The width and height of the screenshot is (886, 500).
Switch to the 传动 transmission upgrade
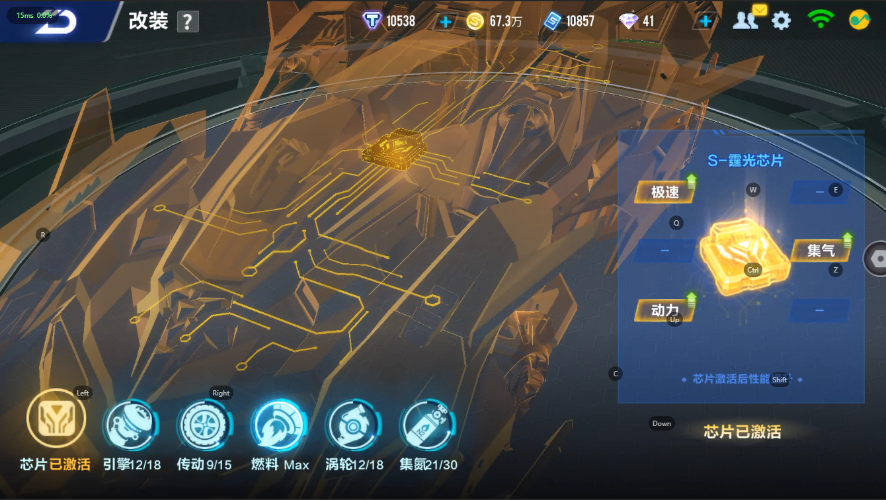(x=204, y=425)
